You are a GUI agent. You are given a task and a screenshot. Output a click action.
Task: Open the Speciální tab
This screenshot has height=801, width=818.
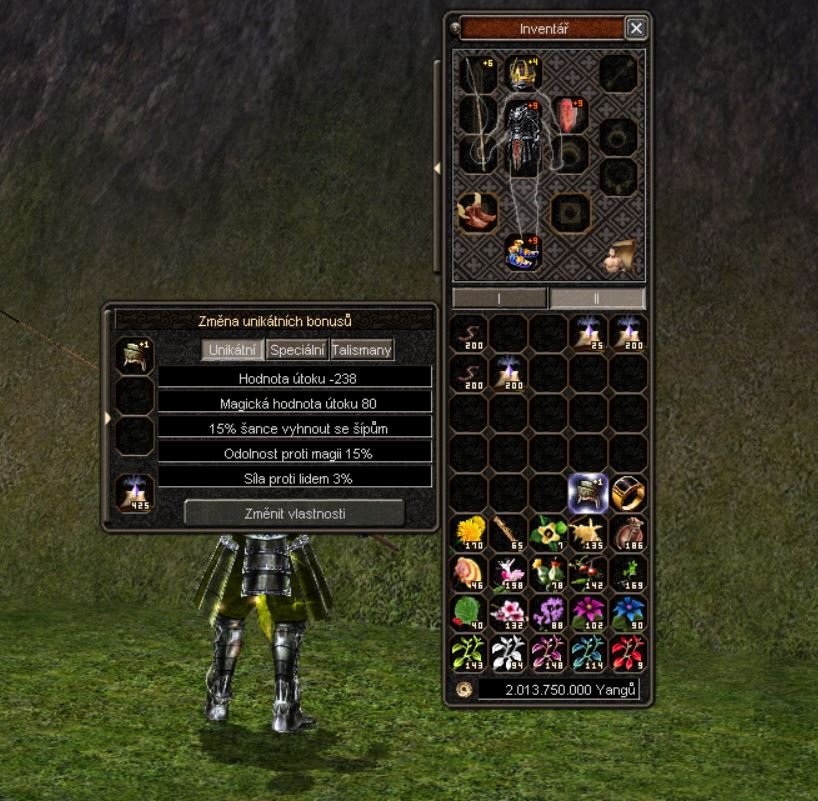(x=297, y=350)
